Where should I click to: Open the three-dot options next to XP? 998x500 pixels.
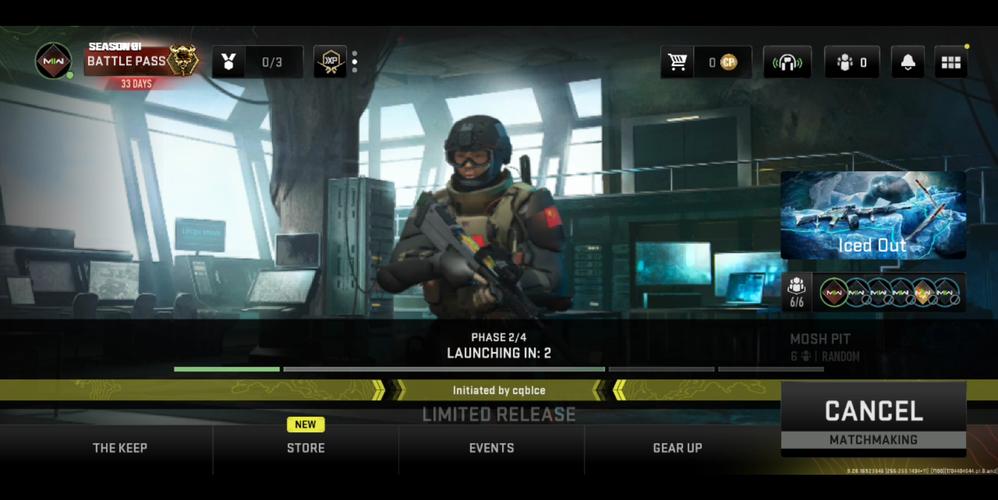coord(354,62)
